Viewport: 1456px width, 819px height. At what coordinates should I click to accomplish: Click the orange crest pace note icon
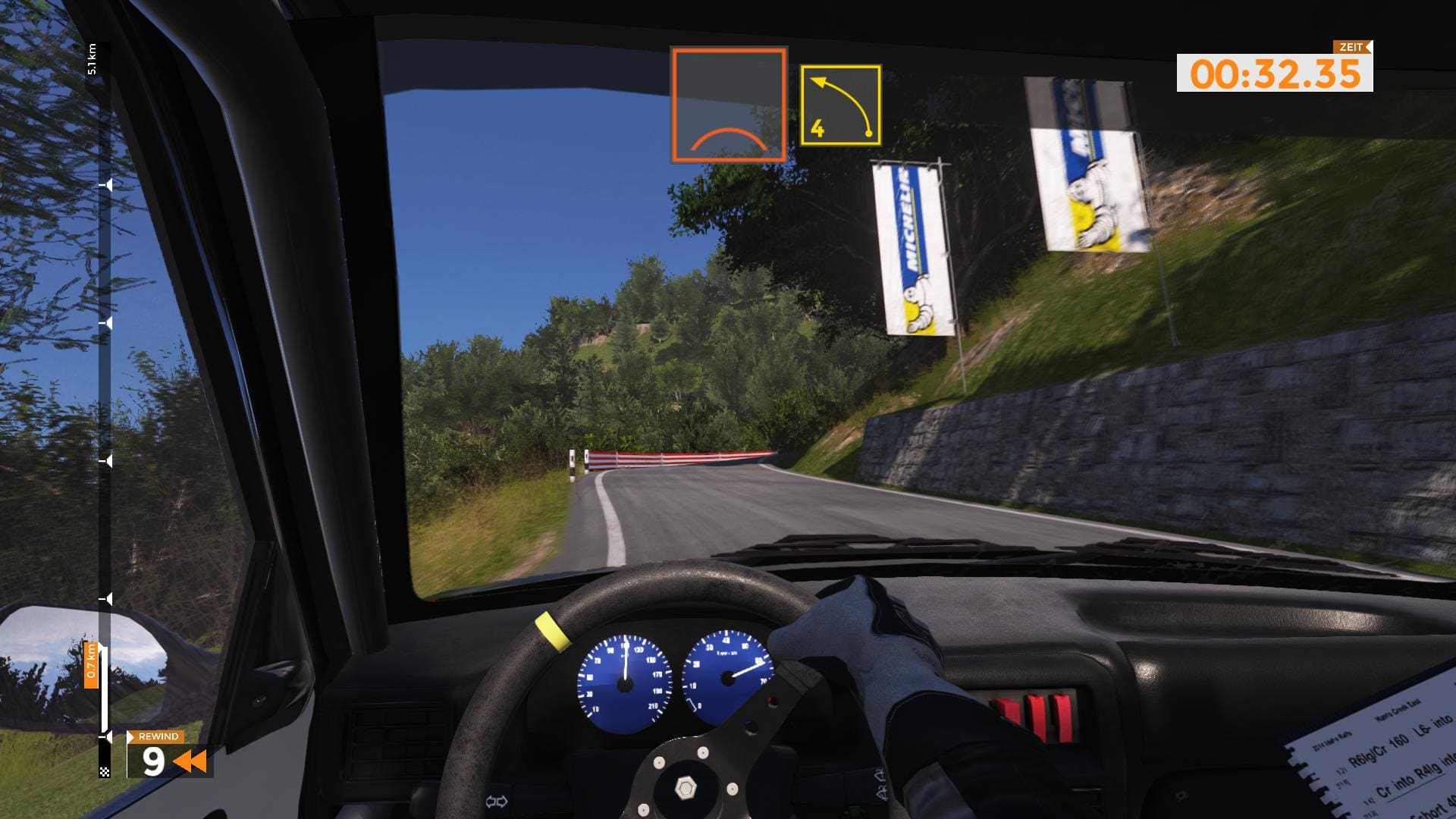click(729, 105)
